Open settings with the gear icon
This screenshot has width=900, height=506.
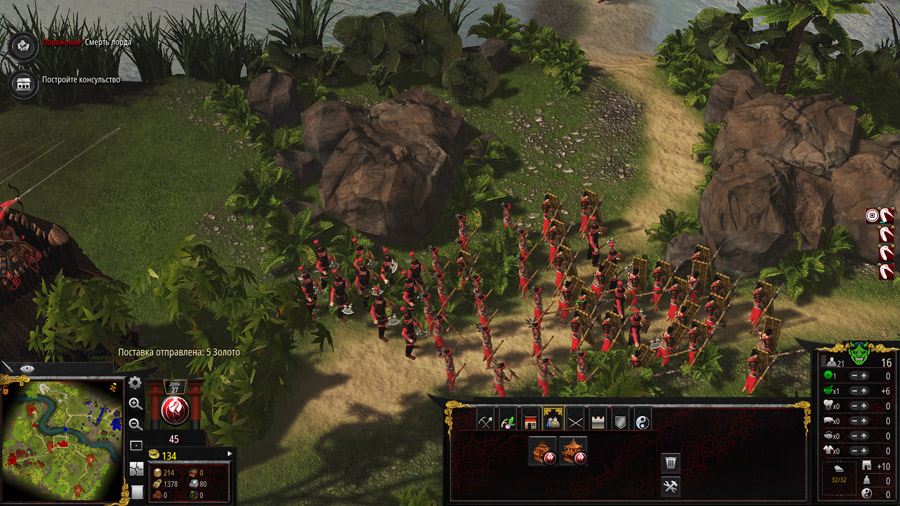(135, 383)
